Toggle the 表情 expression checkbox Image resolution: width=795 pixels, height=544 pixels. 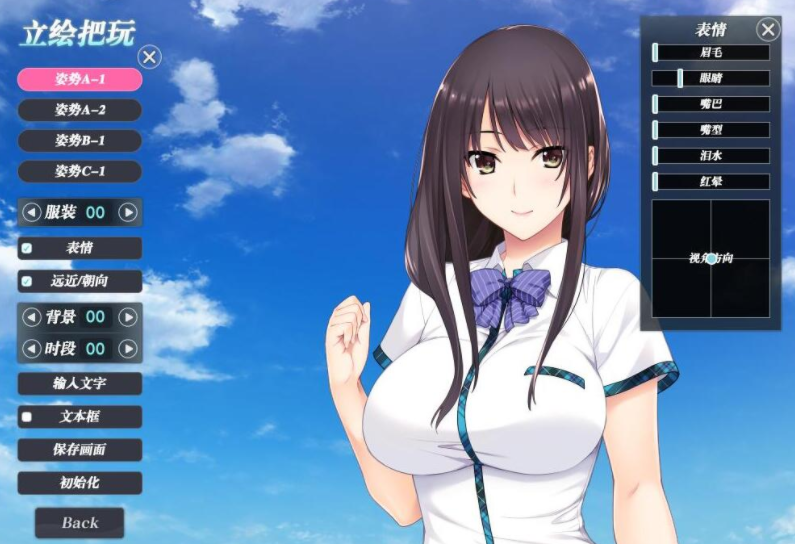pyautogui.click(x=27, y=248)
